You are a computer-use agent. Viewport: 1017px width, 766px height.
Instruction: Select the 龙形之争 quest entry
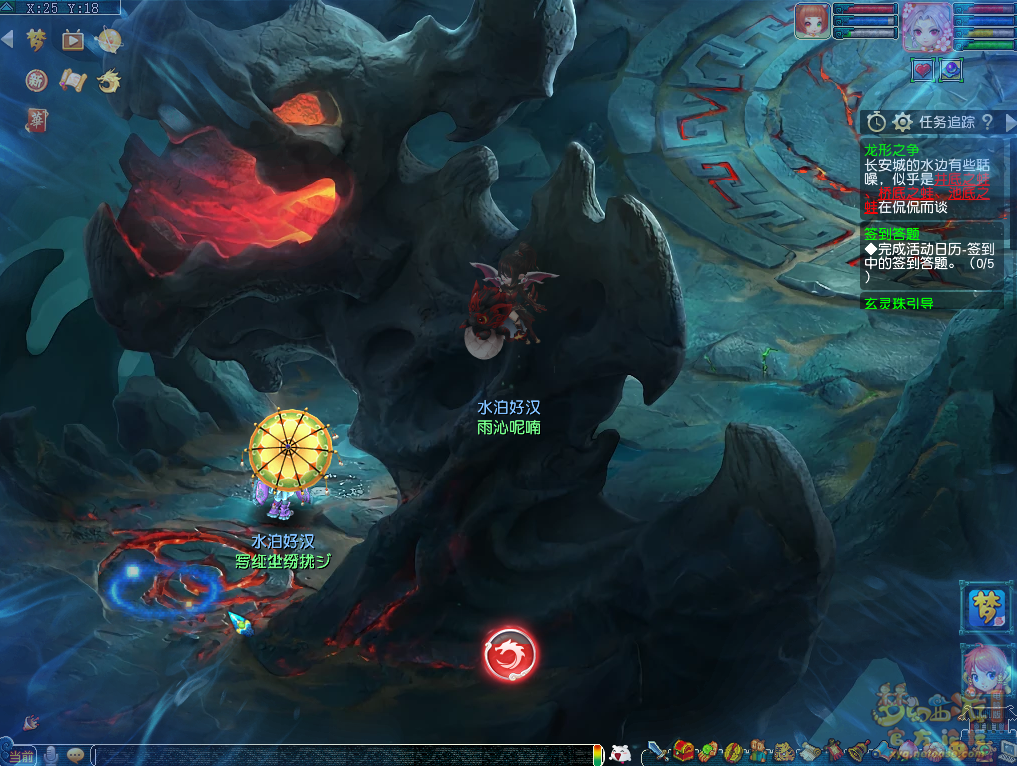pos(891,149)
